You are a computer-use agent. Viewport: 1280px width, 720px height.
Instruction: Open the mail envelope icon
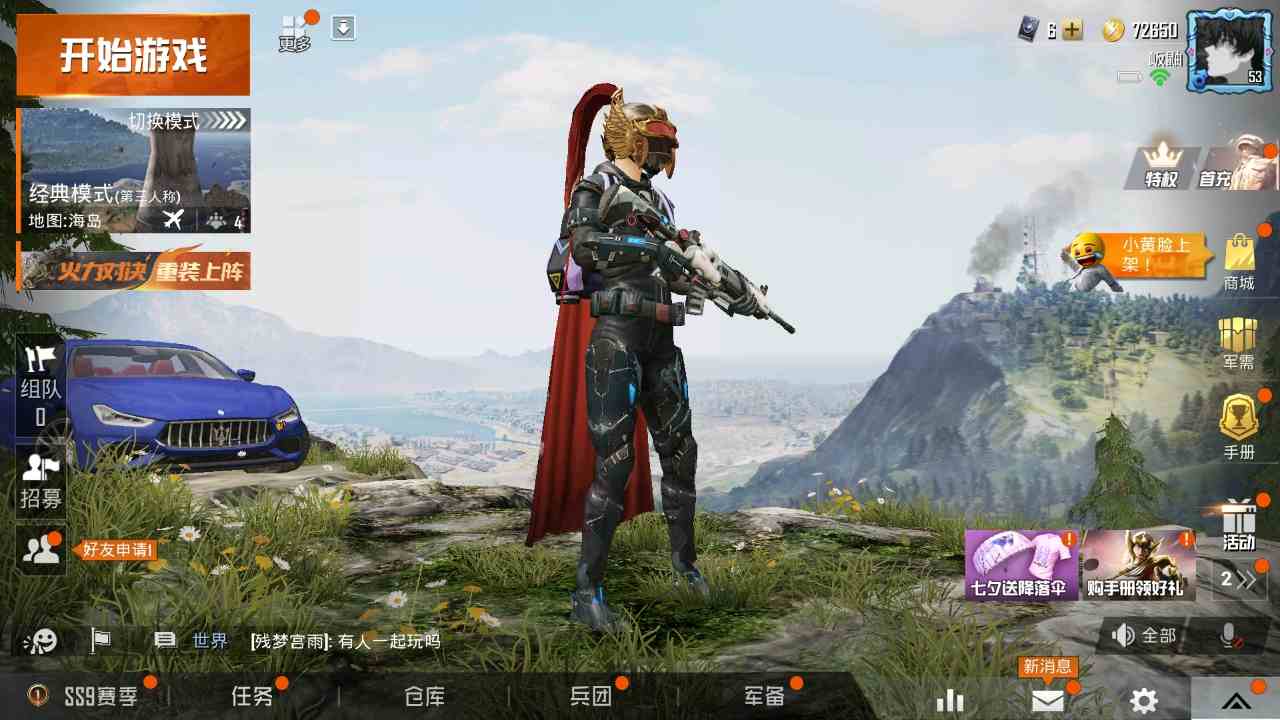(1046, 700)
